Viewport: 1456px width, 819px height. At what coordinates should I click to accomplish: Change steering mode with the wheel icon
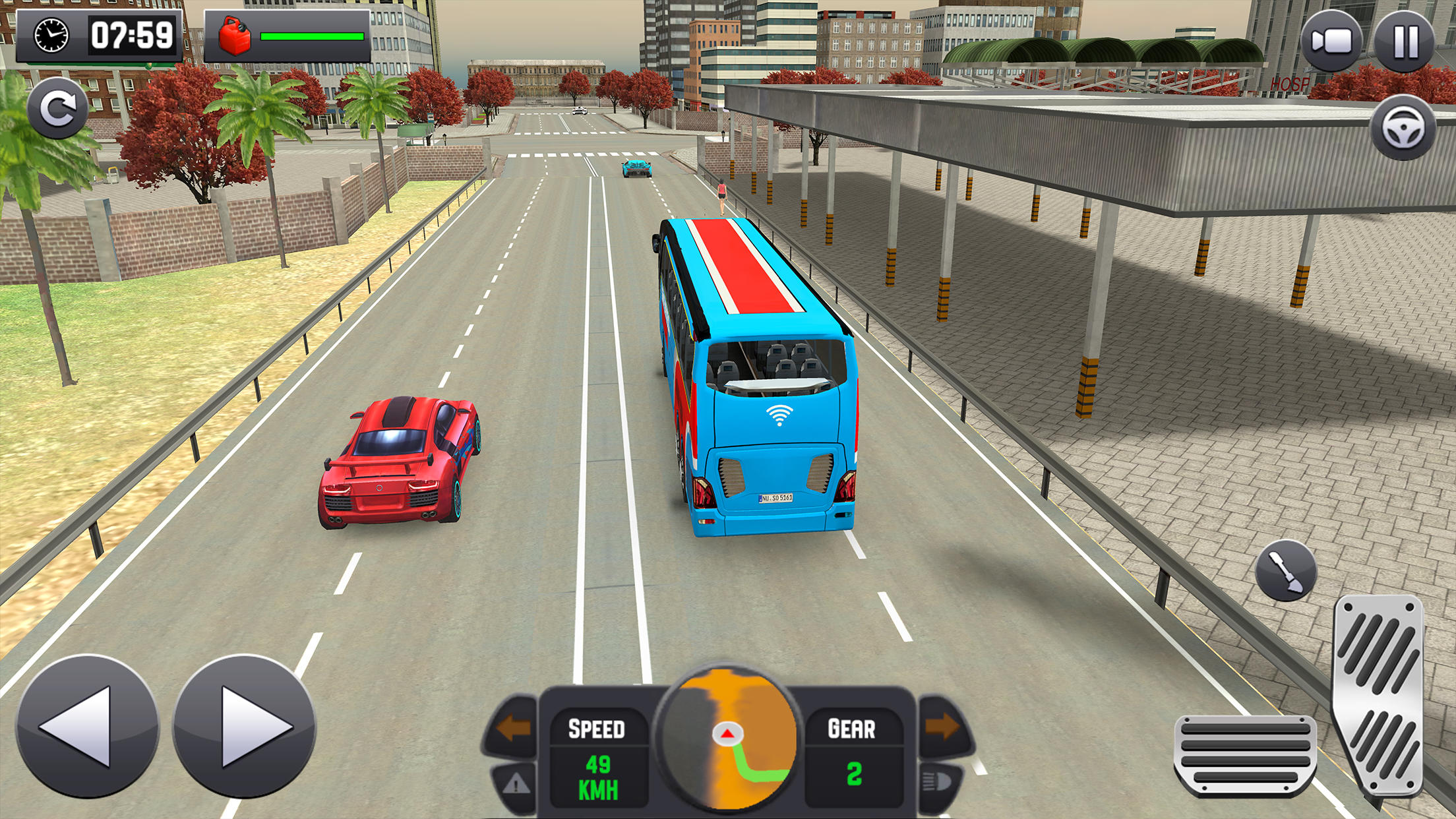click(1403, 128)
